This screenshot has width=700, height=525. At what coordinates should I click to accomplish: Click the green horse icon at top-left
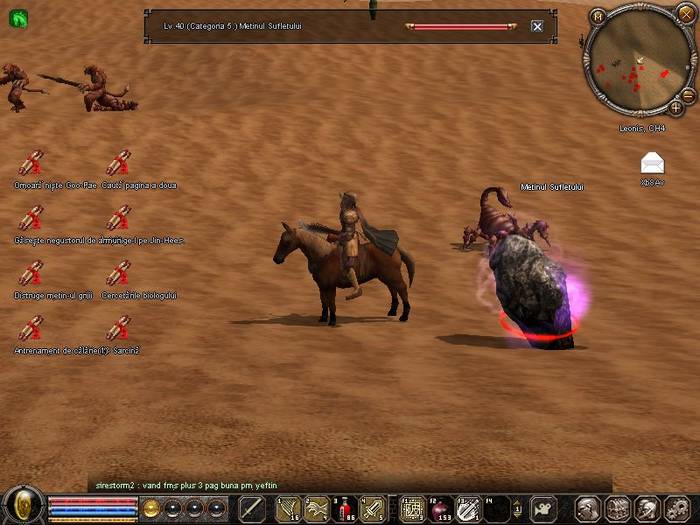click(18, 18)
